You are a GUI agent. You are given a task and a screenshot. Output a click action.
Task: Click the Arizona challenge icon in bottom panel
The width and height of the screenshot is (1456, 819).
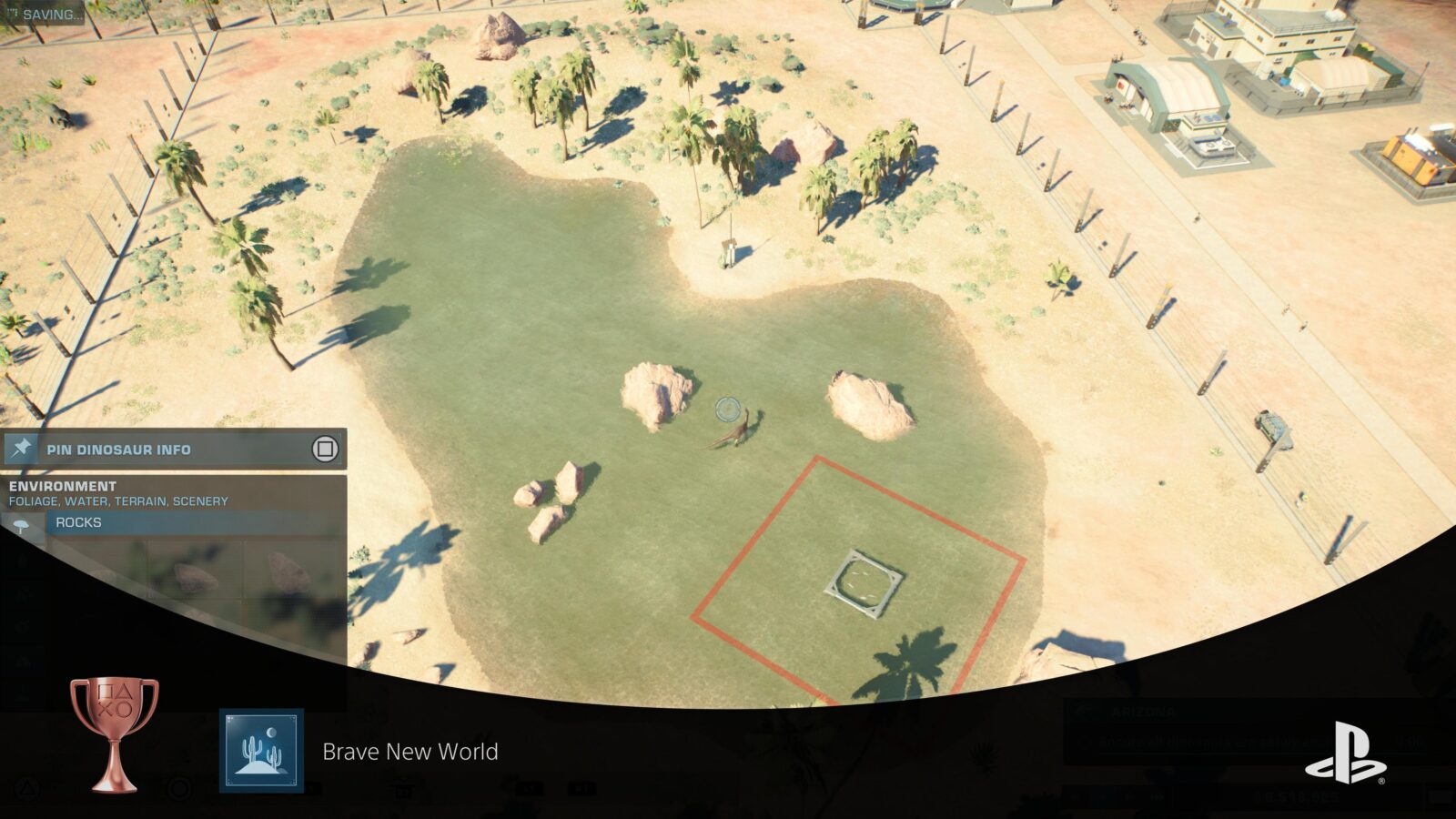[1085, 713]
